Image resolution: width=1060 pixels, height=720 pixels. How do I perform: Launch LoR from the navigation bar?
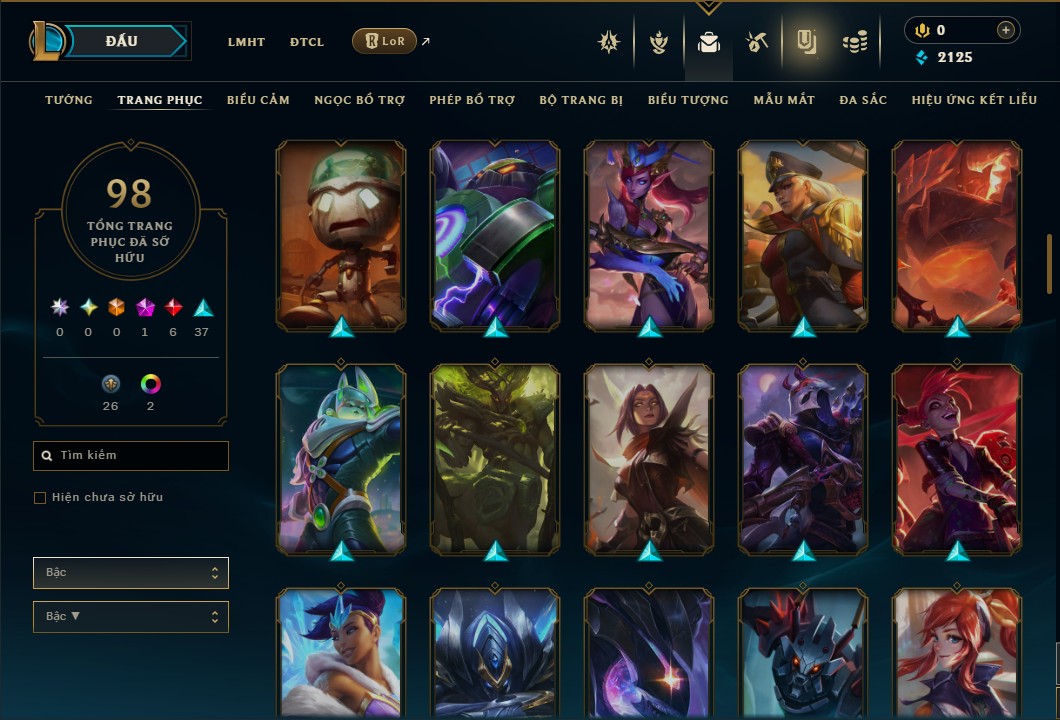click(x=384, y=41)
